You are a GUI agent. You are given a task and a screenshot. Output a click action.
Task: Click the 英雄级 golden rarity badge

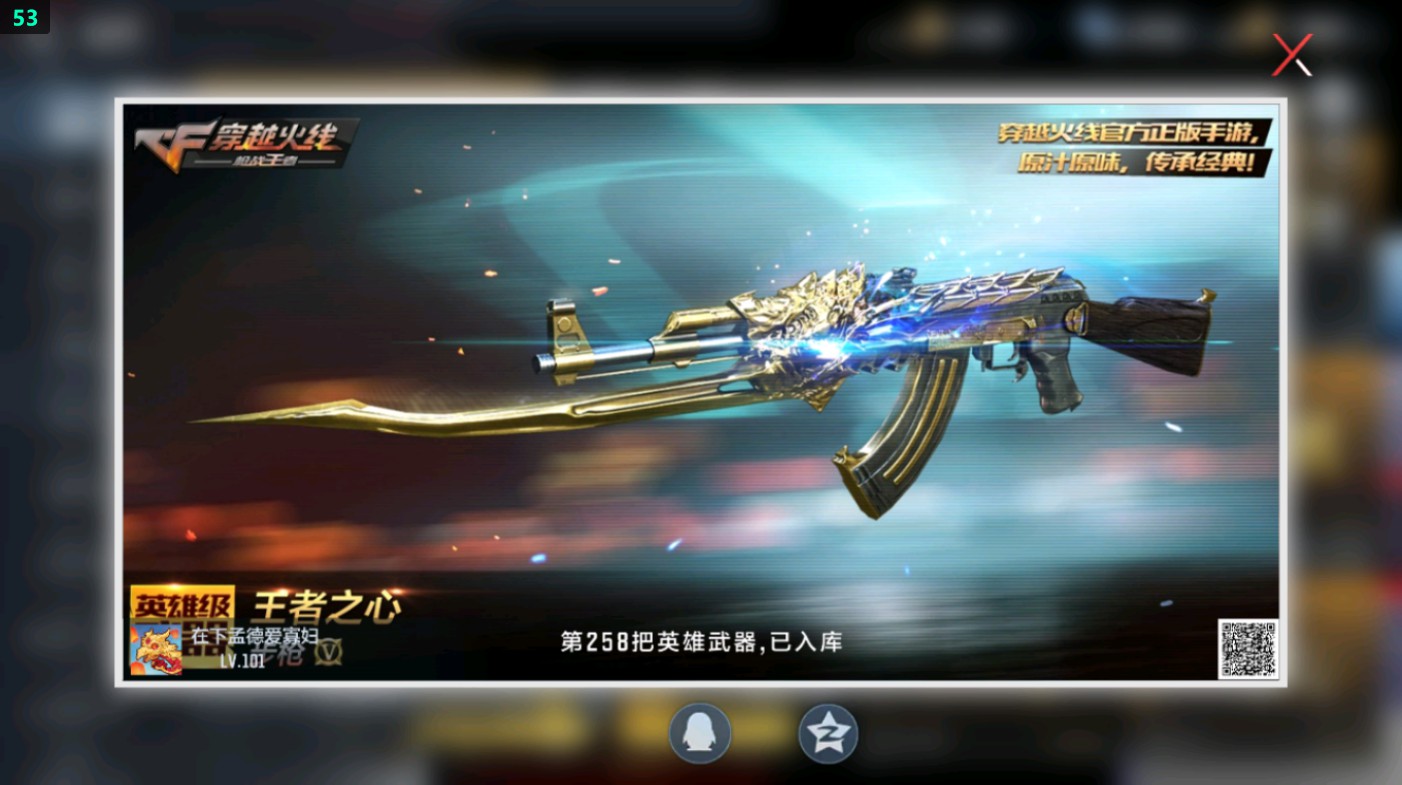click(181, 600)
